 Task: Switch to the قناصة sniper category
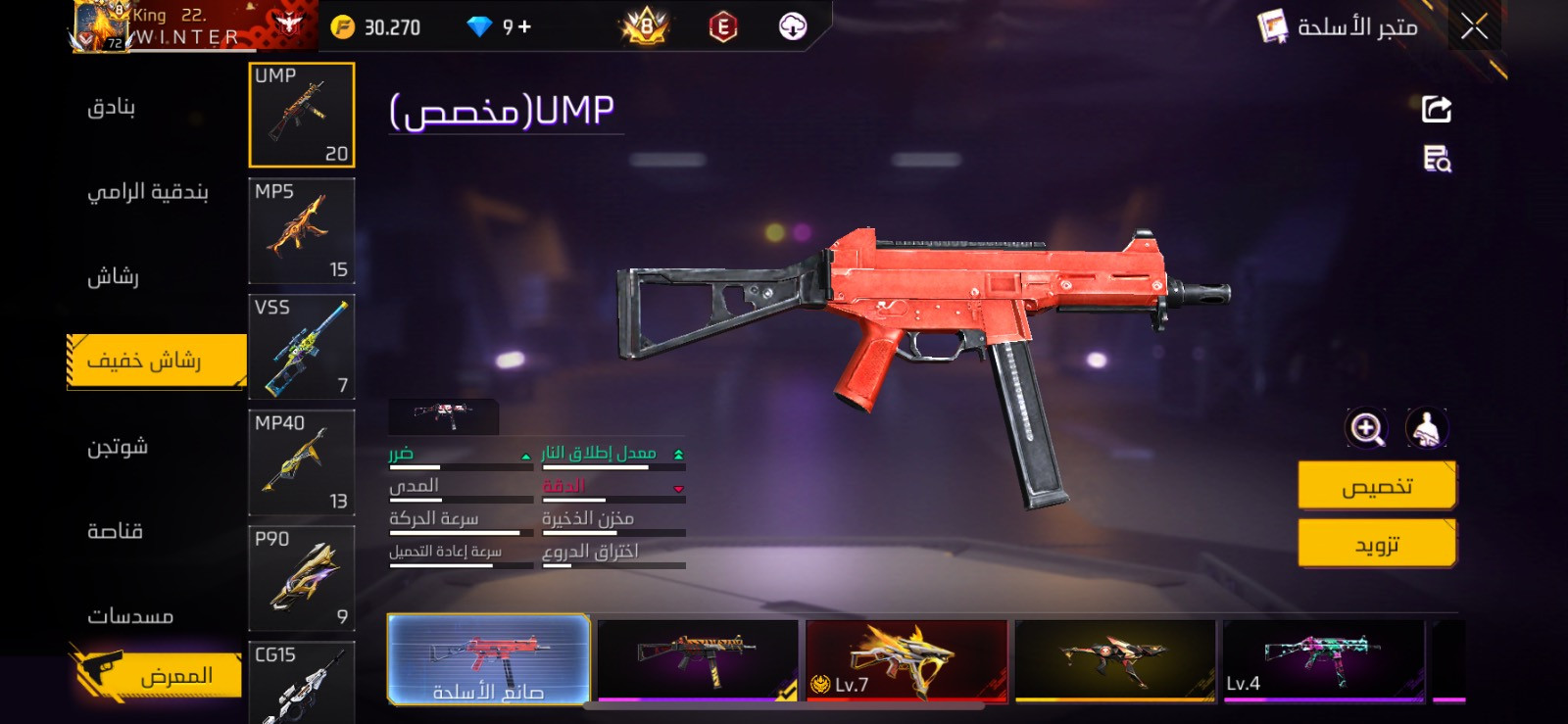[x=116, y=531]
